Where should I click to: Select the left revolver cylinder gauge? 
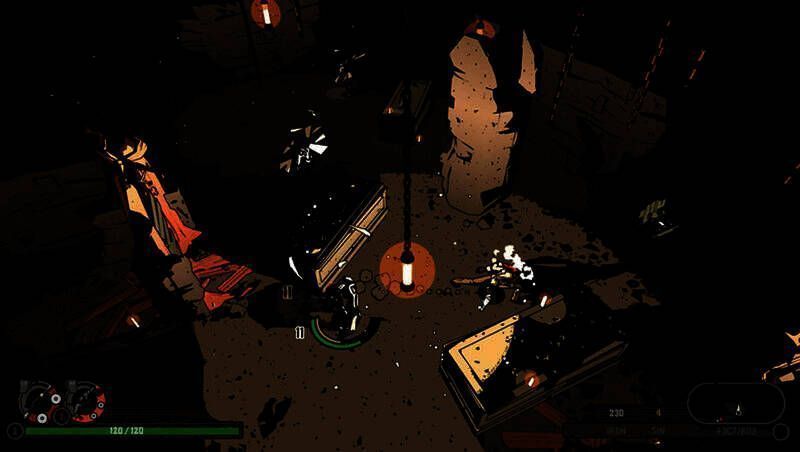39,402
